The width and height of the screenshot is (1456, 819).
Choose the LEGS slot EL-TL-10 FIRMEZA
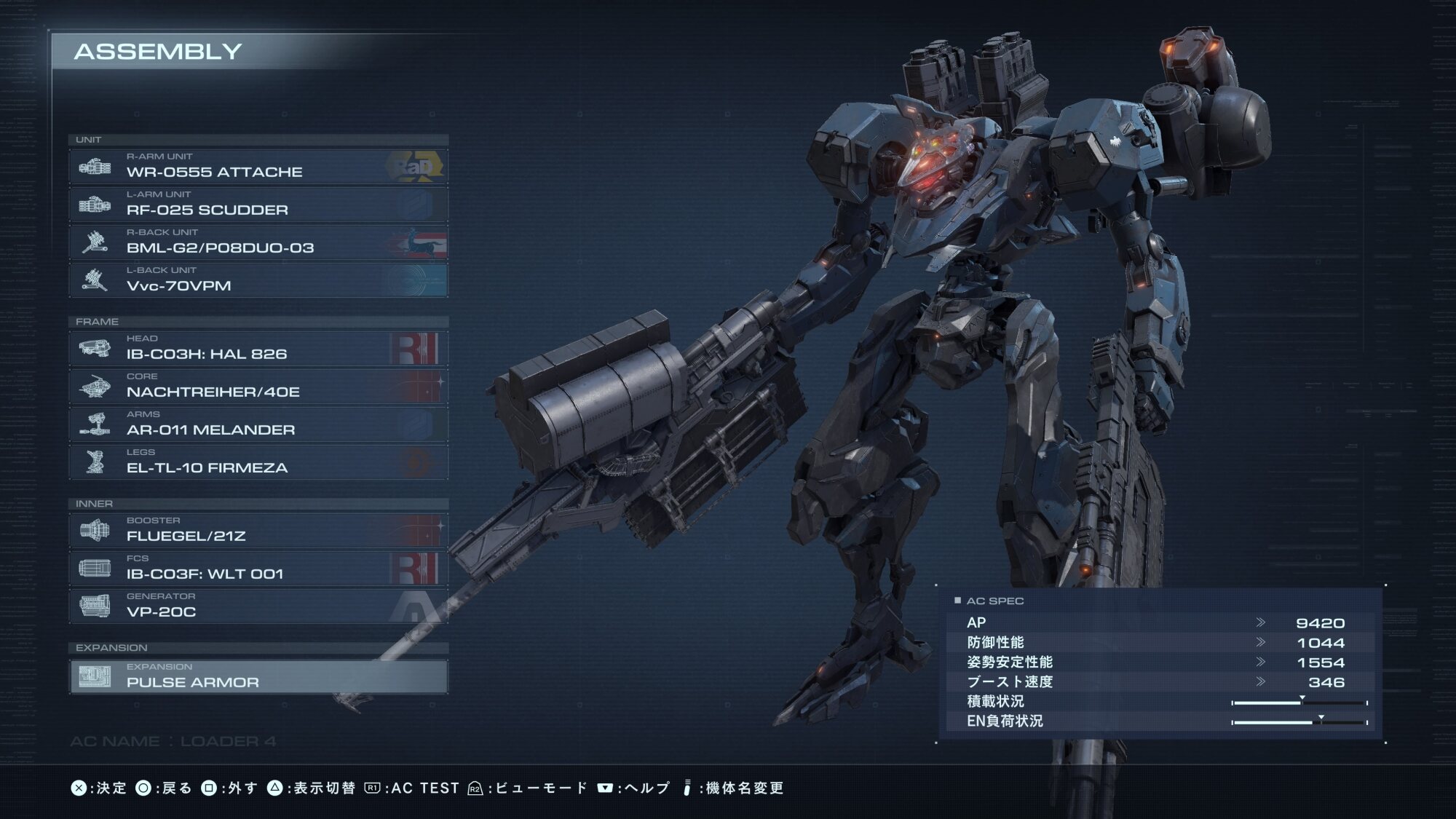258,462
